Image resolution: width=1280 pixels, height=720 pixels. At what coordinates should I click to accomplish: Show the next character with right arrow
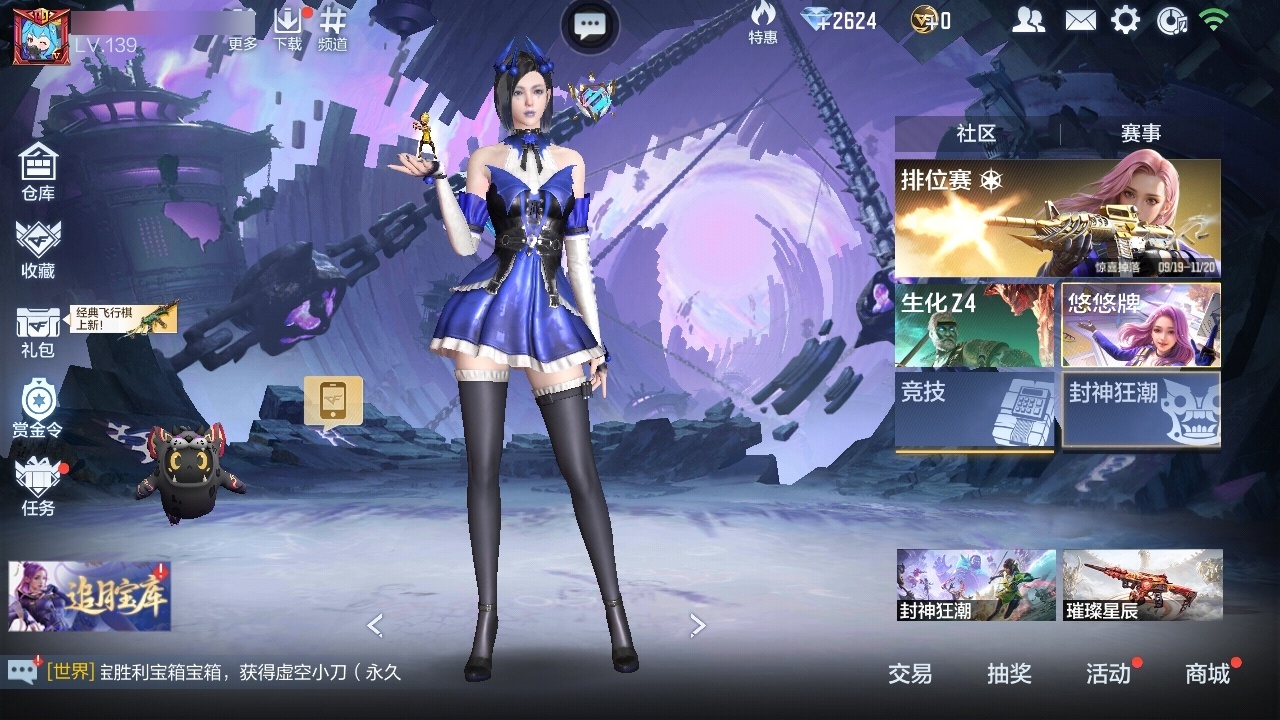(x=698, y=626)
